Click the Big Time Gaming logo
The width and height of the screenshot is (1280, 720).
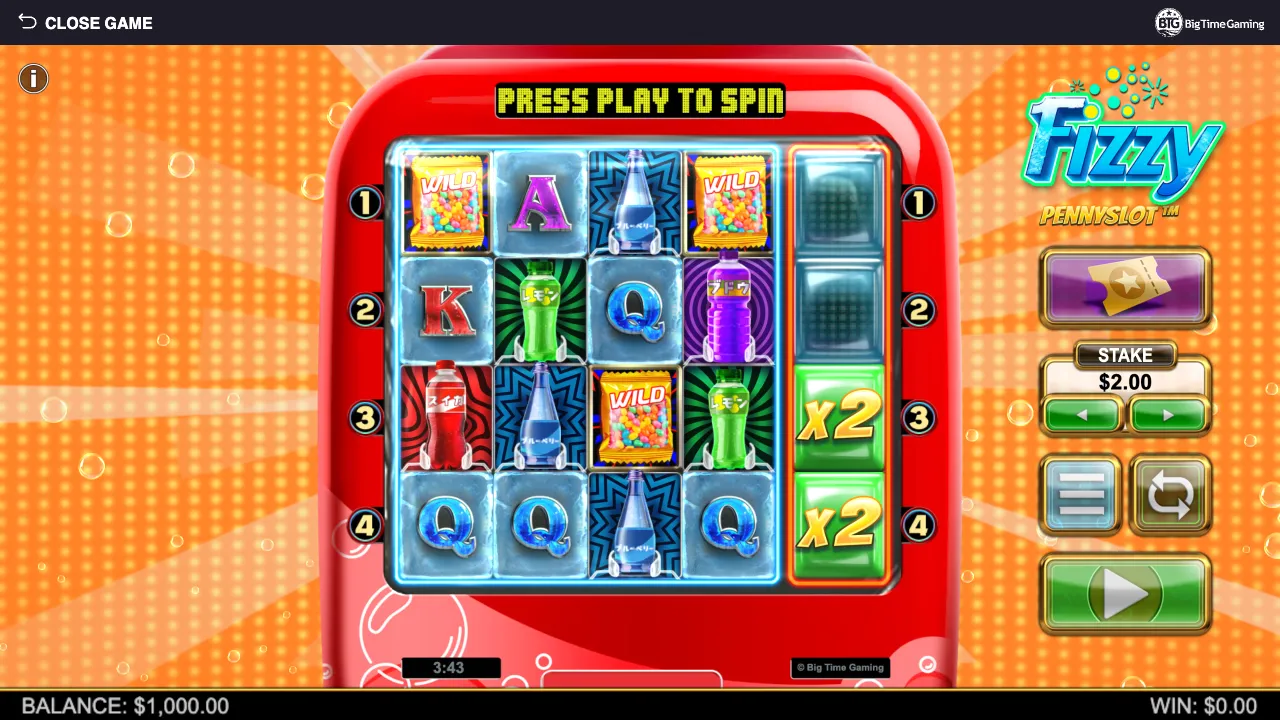tap(1210, 22)
